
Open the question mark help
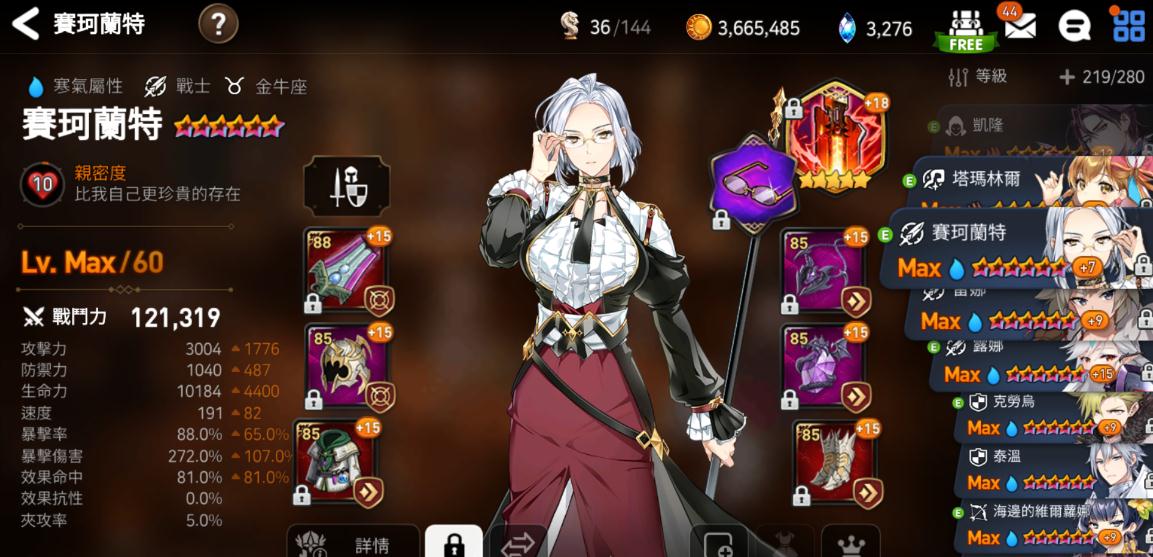click(x=218, y=23)
